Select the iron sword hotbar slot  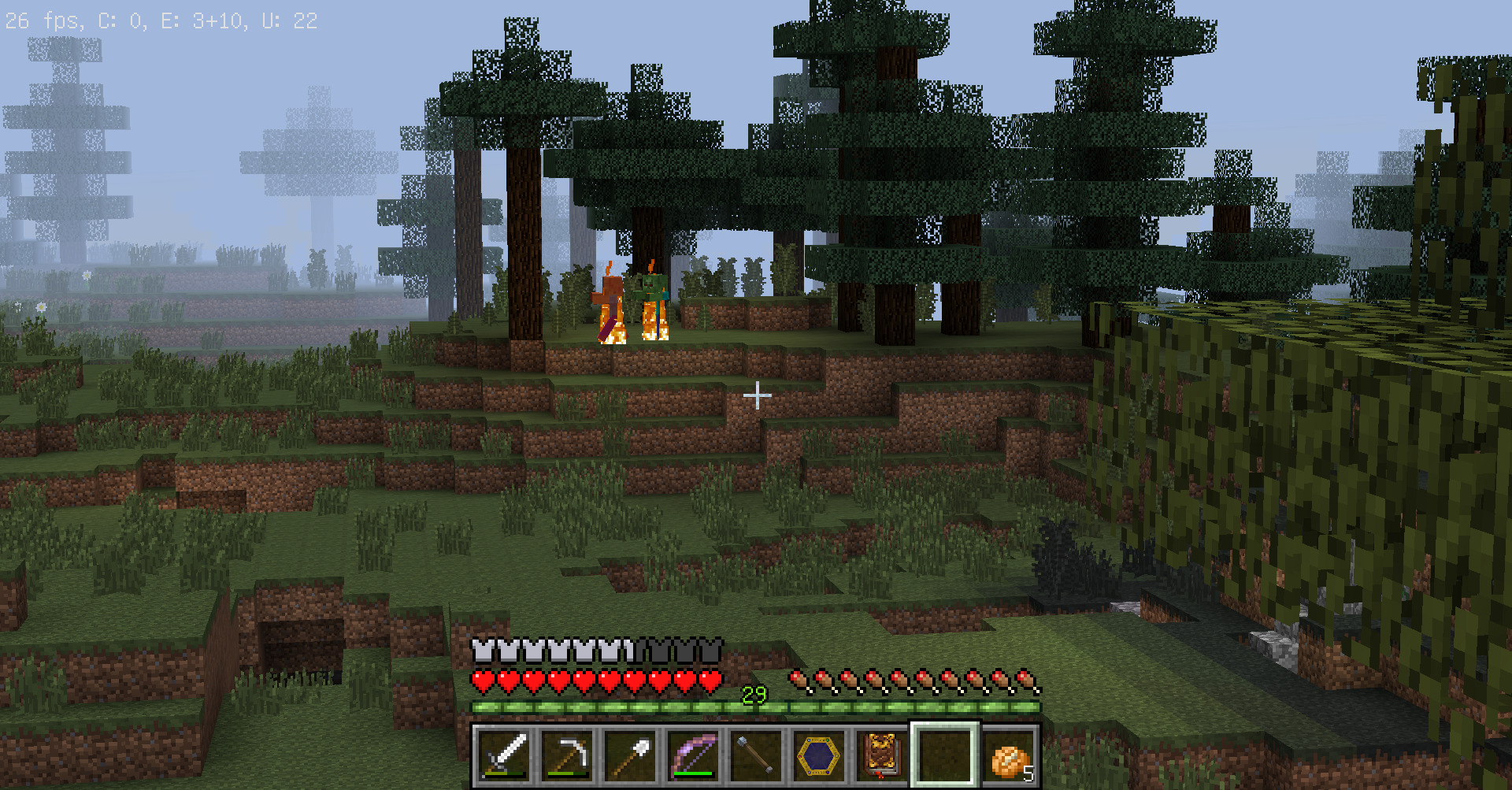click(504, 756)
